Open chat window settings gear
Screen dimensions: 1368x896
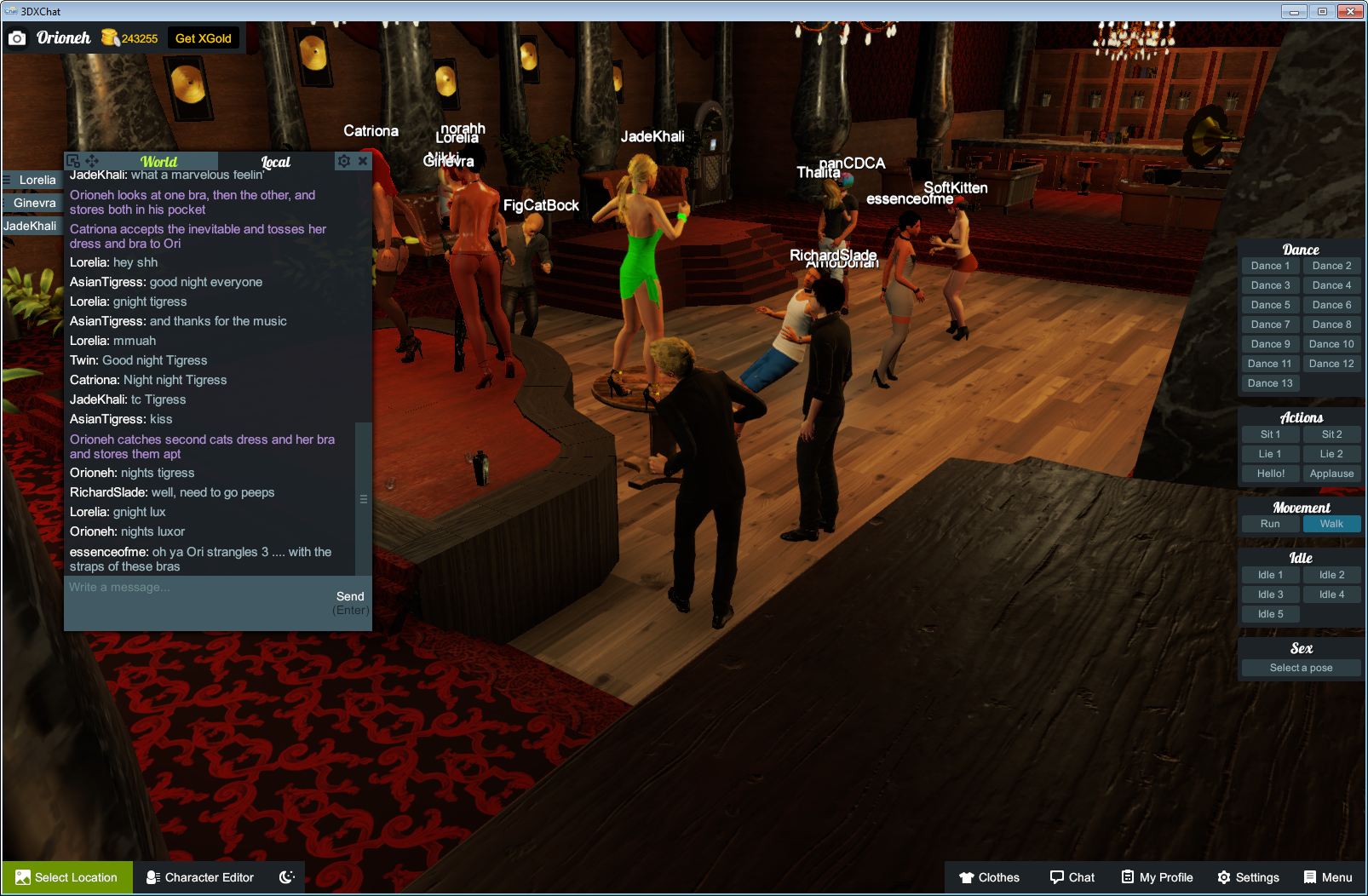coord(343,161)
